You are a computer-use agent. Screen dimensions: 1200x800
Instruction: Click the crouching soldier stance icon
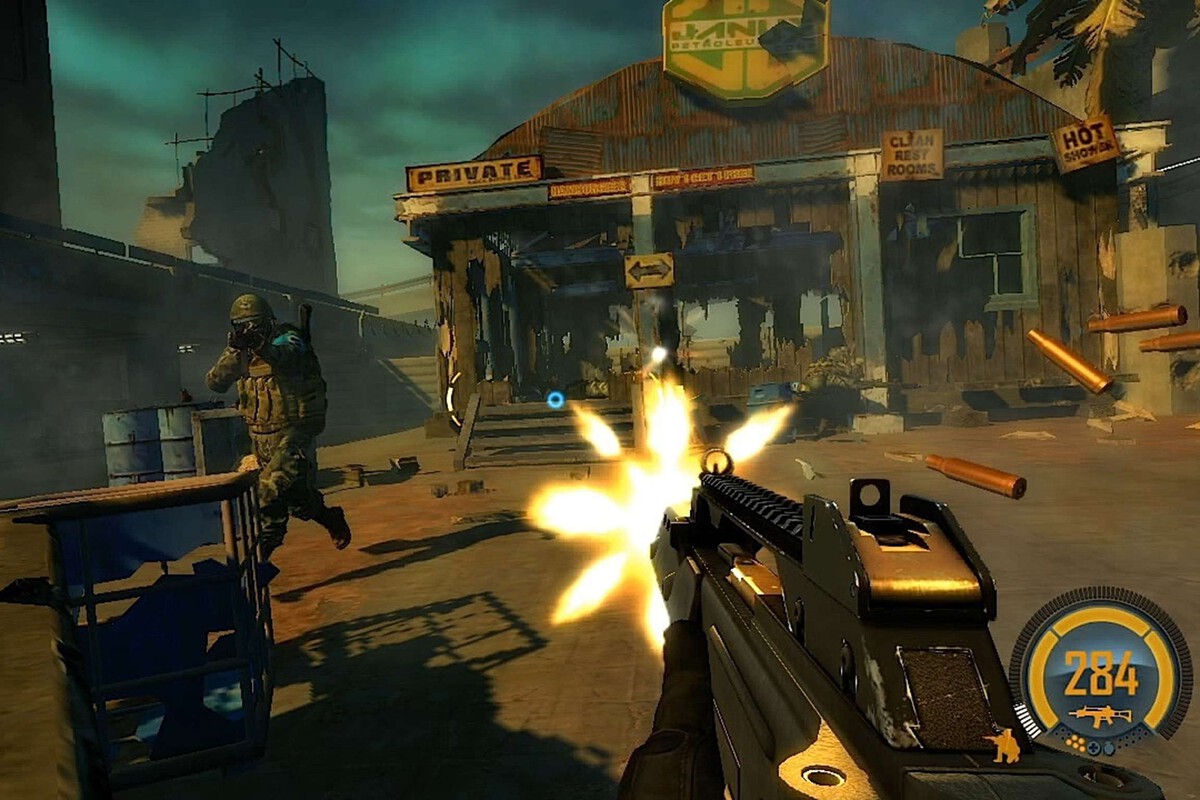[1004, 746]
